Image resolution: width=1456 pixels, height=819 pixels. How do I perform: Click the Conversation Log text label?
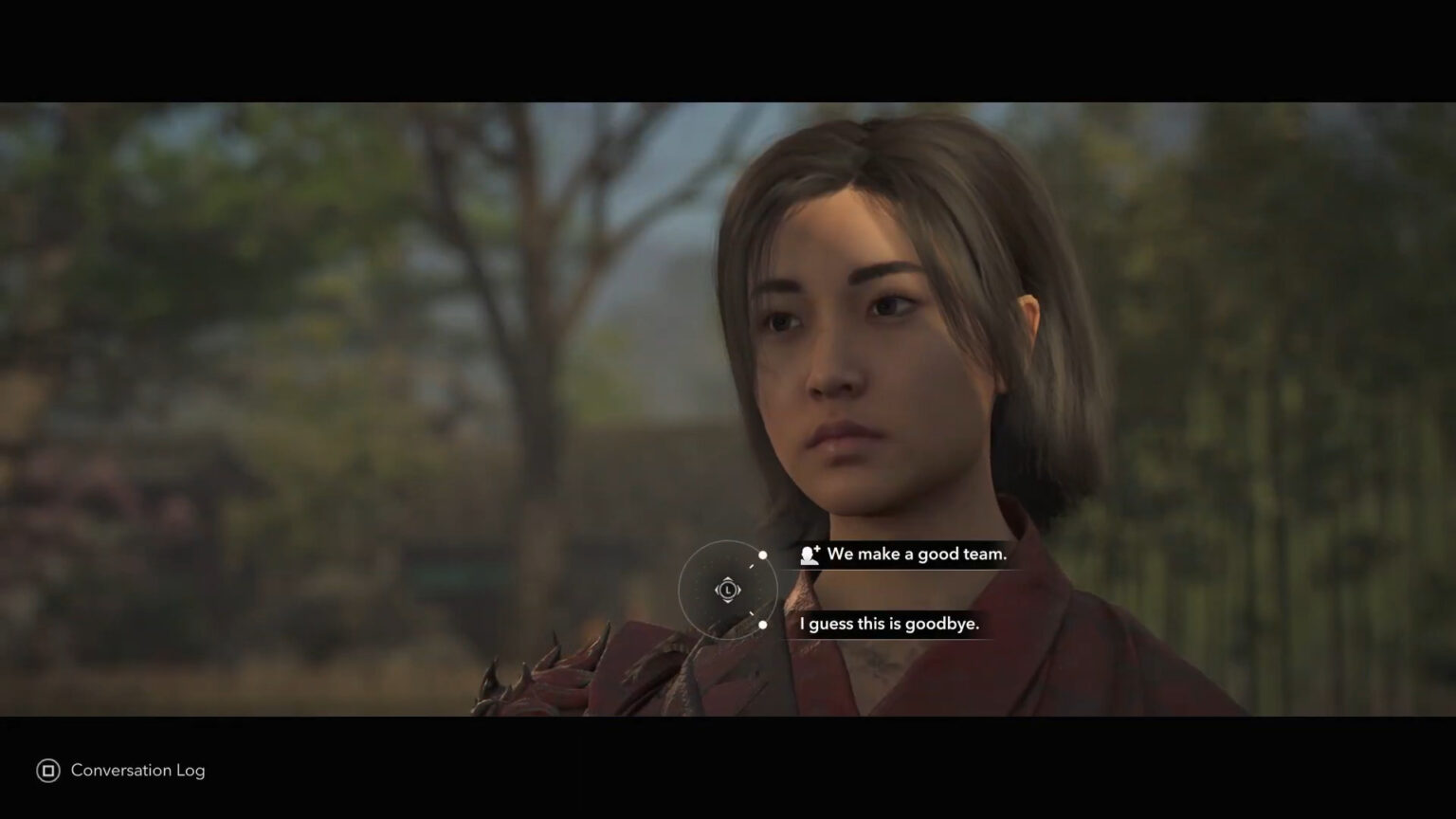click(x=138, y=771)
